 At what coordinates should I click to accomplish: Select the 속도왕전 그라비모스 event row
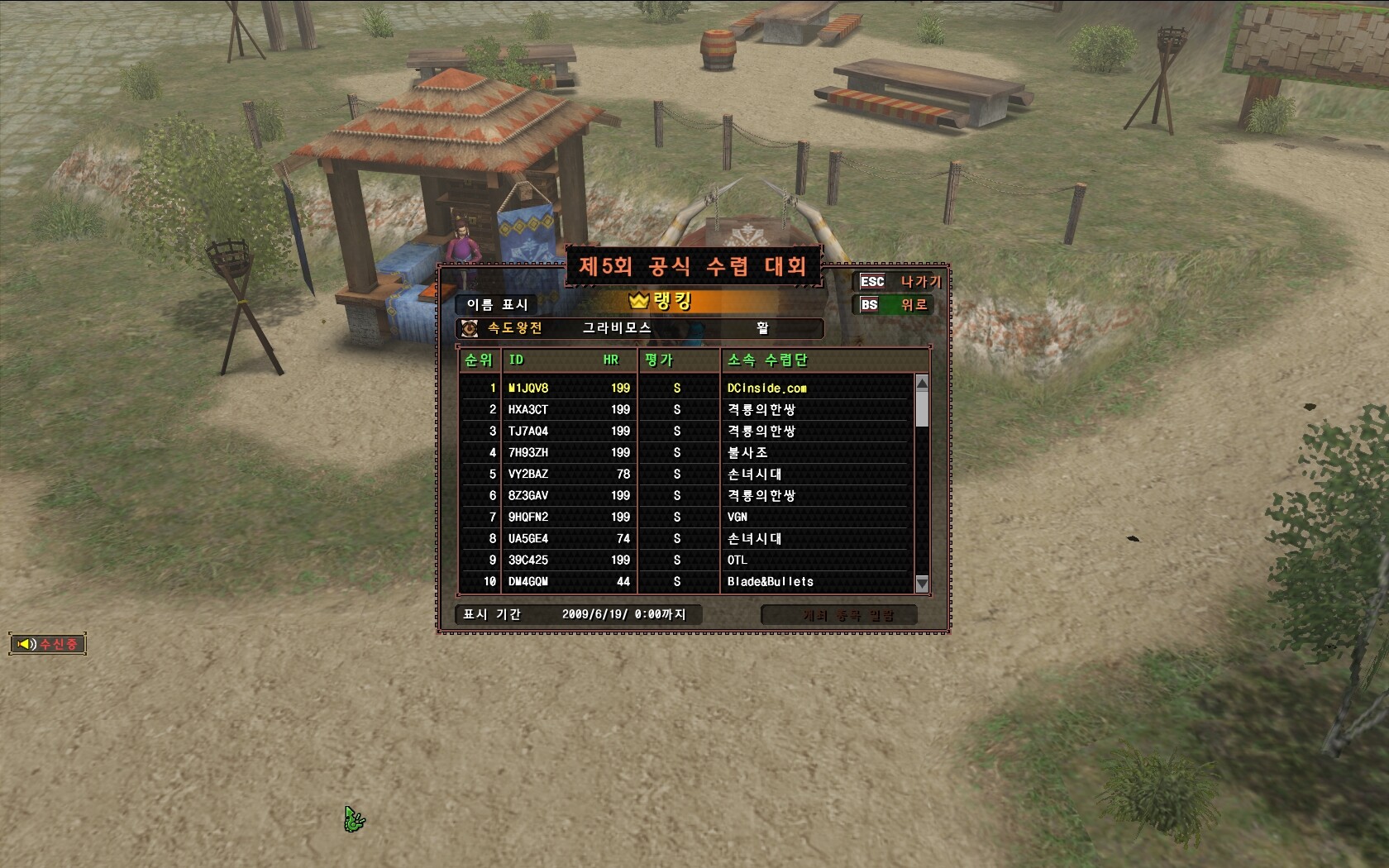(x=639, y=328)
